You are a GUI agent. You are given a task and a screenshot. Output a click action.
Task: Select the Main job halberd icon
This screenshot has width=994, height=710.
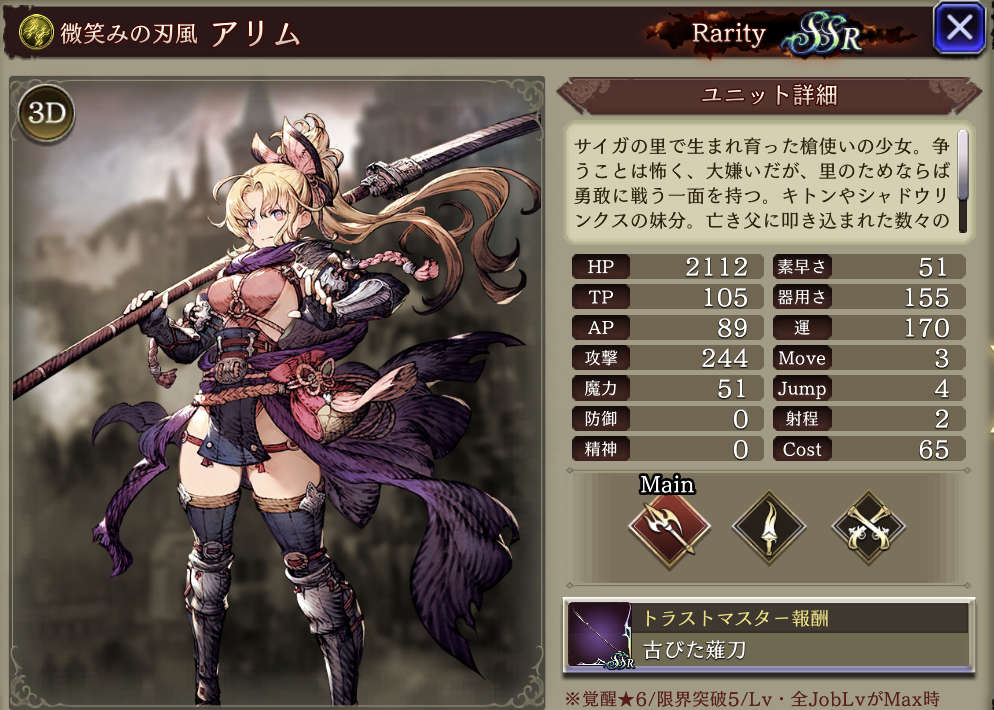[x=669, y=527]
